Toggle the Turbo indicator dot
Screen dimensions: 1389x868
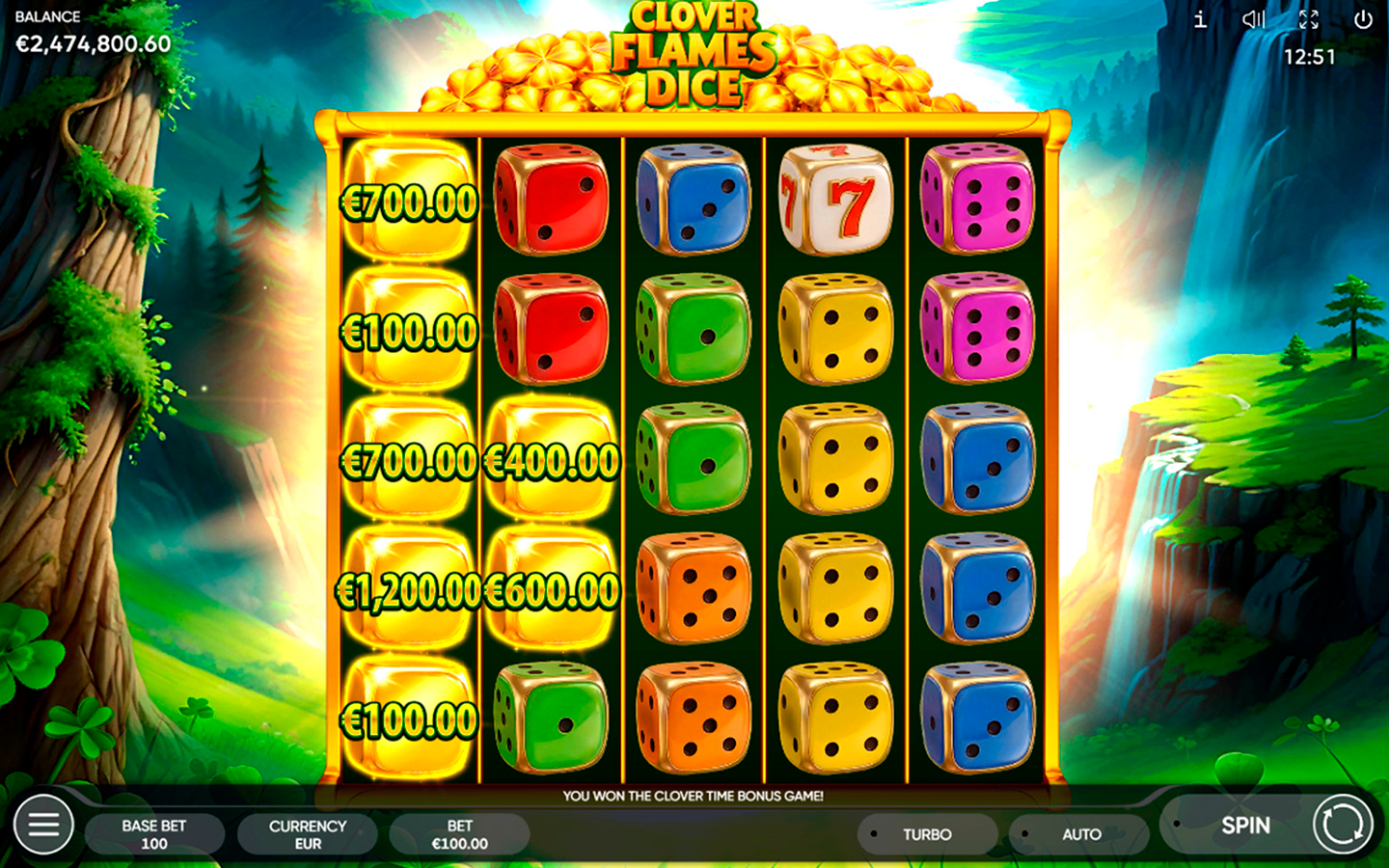874,834
